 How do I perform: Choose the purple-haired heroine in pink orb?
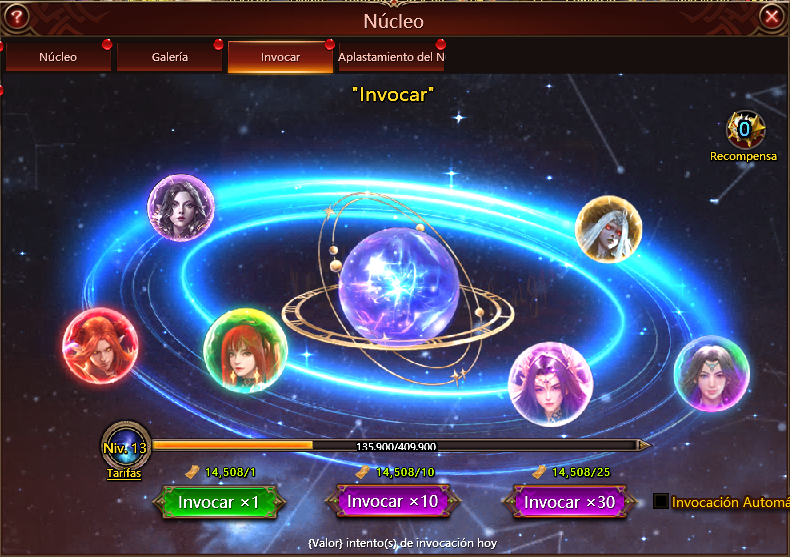point(550,382)
